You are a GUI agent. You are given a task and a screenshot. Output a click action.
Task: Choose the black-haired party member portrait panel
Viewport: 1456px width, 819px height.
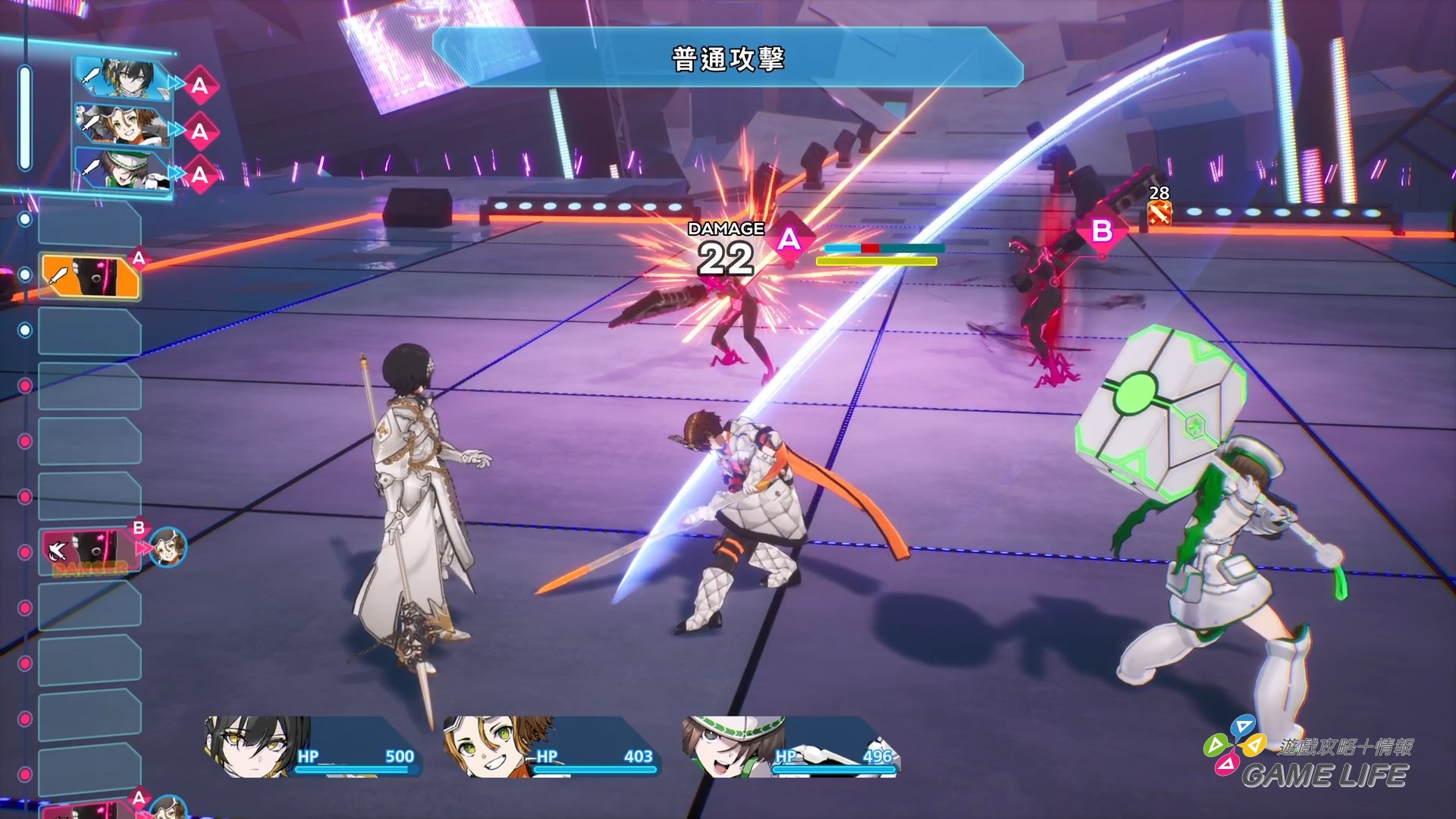311,747
